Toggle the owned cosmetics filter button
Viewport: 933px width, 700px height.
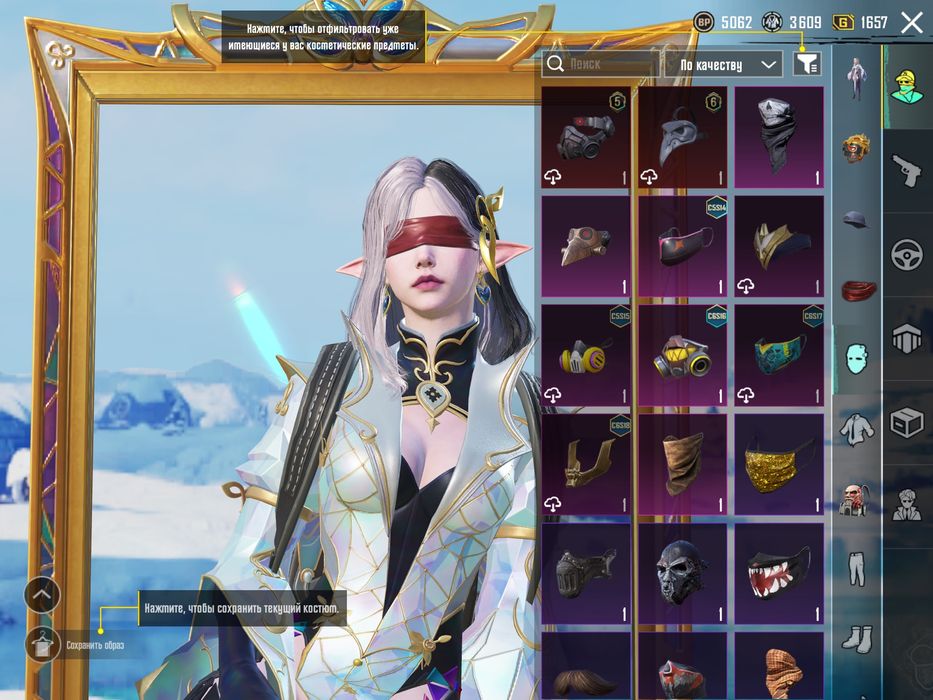(806, 64)
